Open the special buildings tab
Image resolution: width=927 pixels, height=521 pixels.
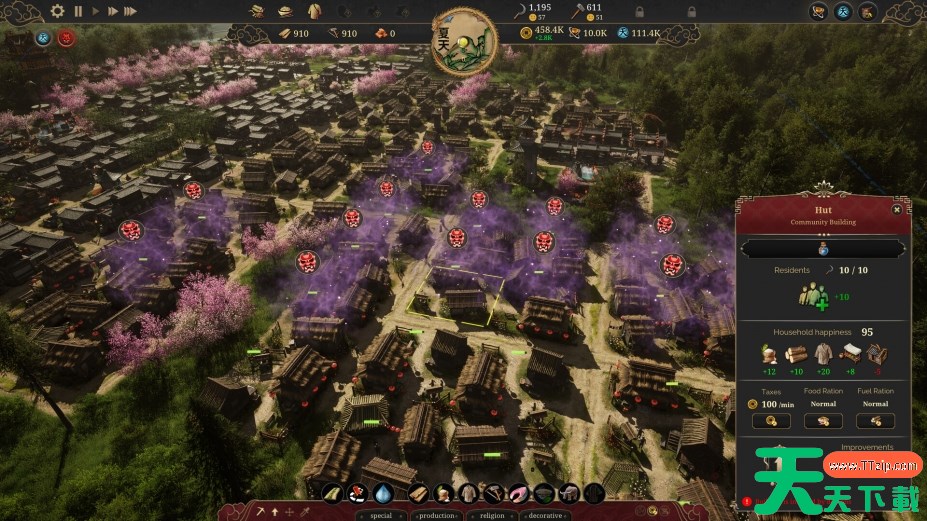click(381, 515)
